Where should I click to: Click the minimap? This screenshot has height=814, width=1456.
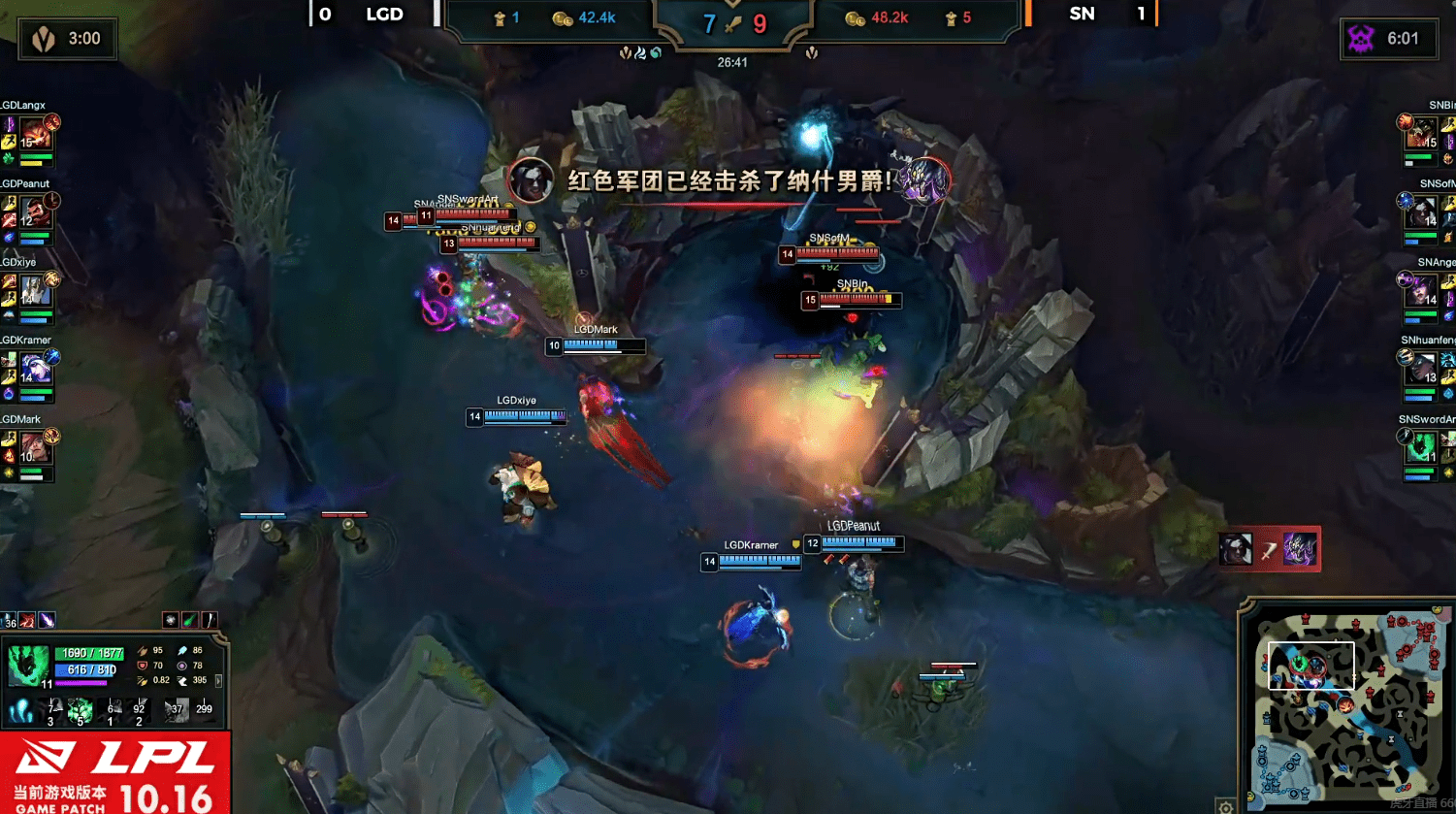[1345, 702]
